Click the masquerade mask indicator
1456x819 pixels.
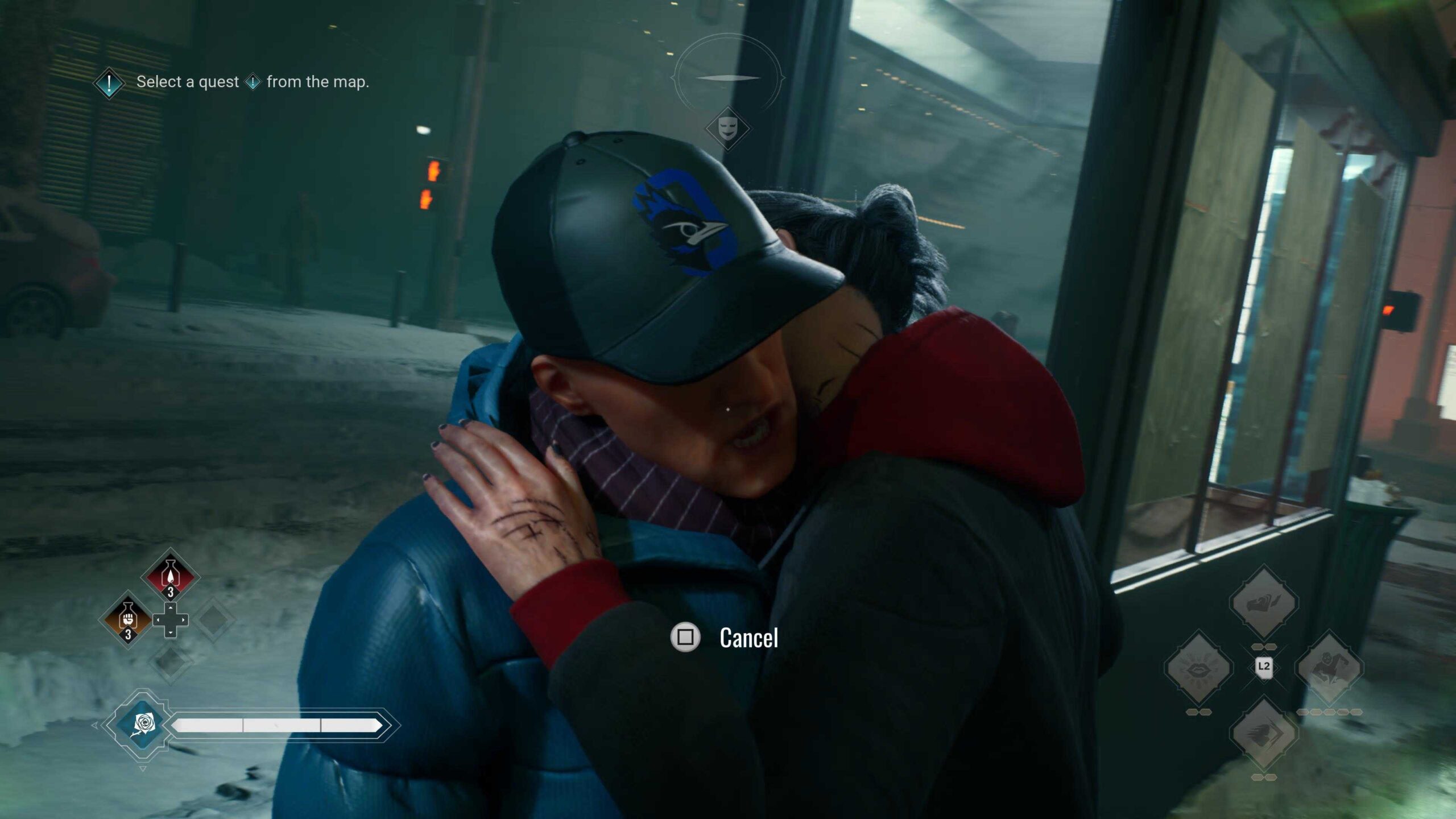(x=727, y=128)
